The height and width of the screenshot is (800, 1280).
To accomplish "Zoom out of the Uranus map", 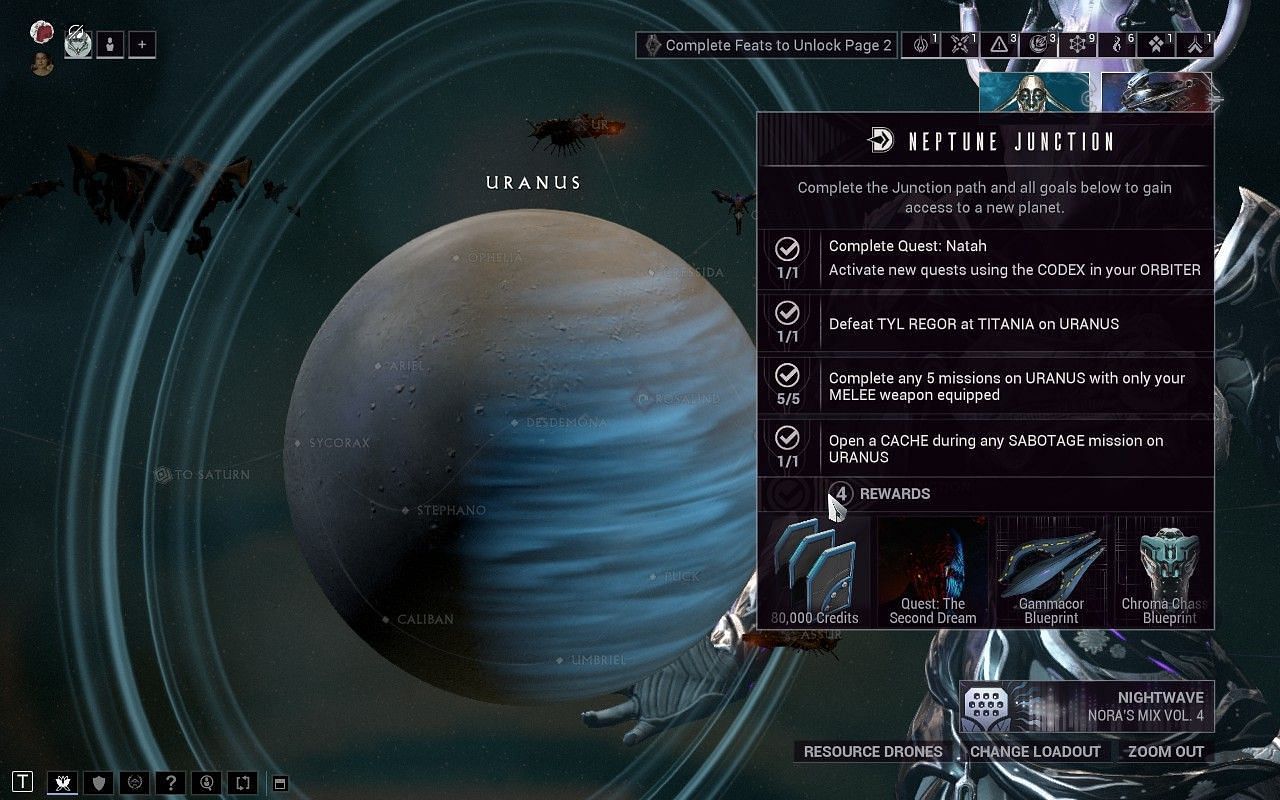I will pos(1166,751).
